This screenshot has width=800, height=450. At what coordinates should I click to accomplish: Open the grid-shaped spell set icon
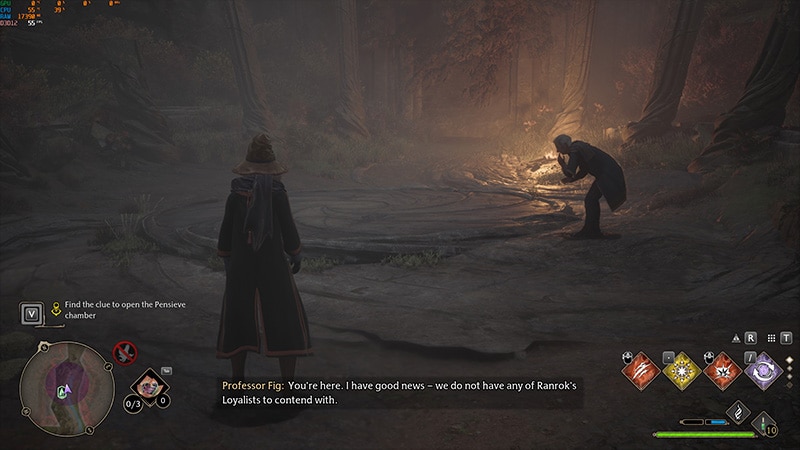tap(769, 338)
